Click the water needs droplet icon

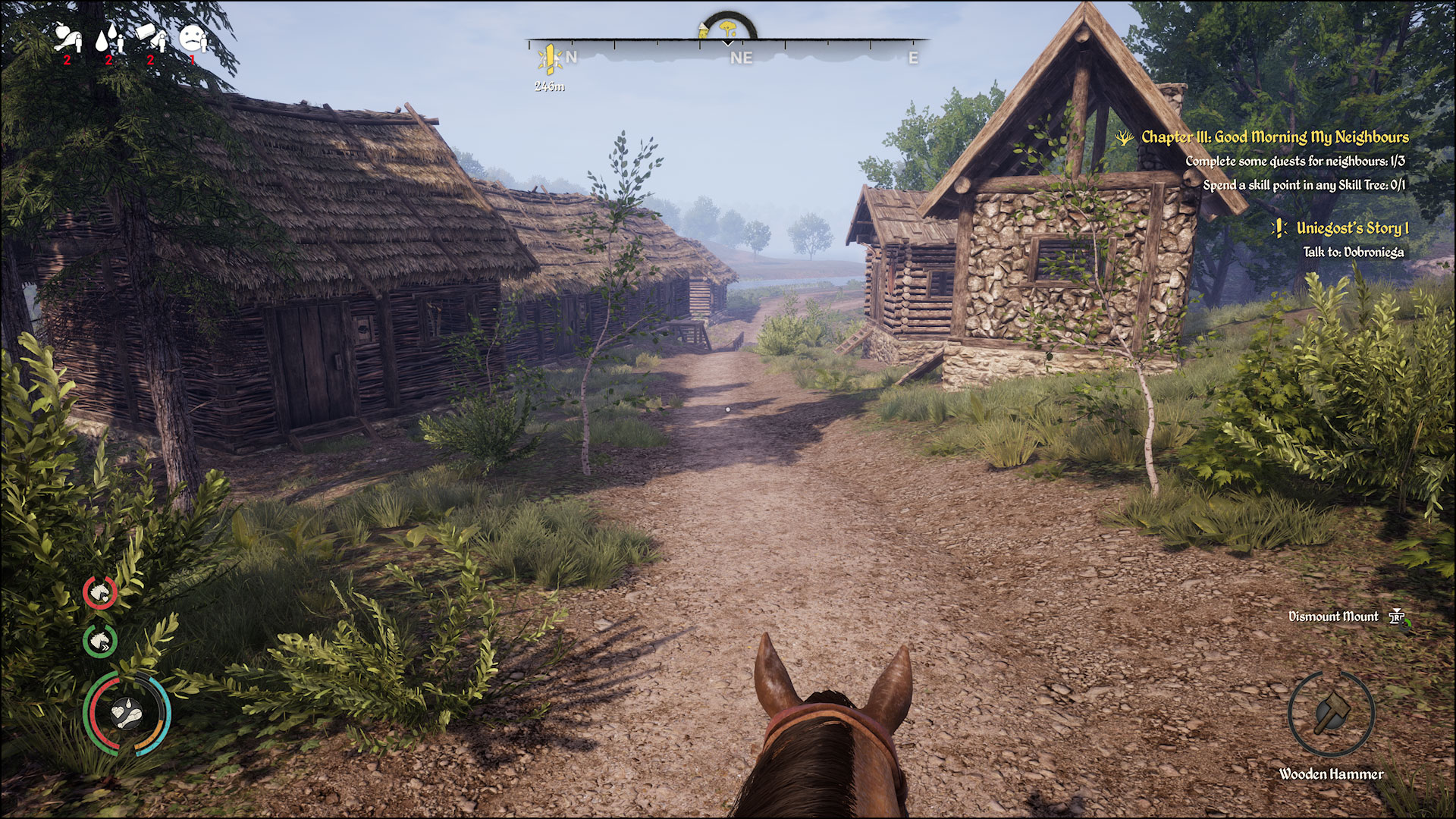pos(107,36)
